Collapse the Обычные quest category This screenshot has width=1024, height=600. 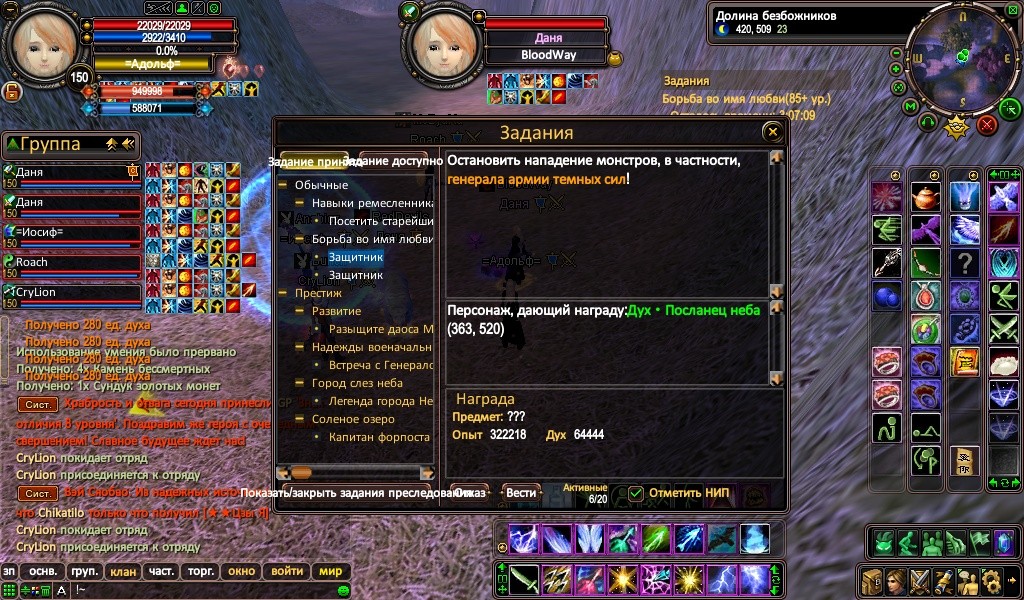[x=284, y=185]
